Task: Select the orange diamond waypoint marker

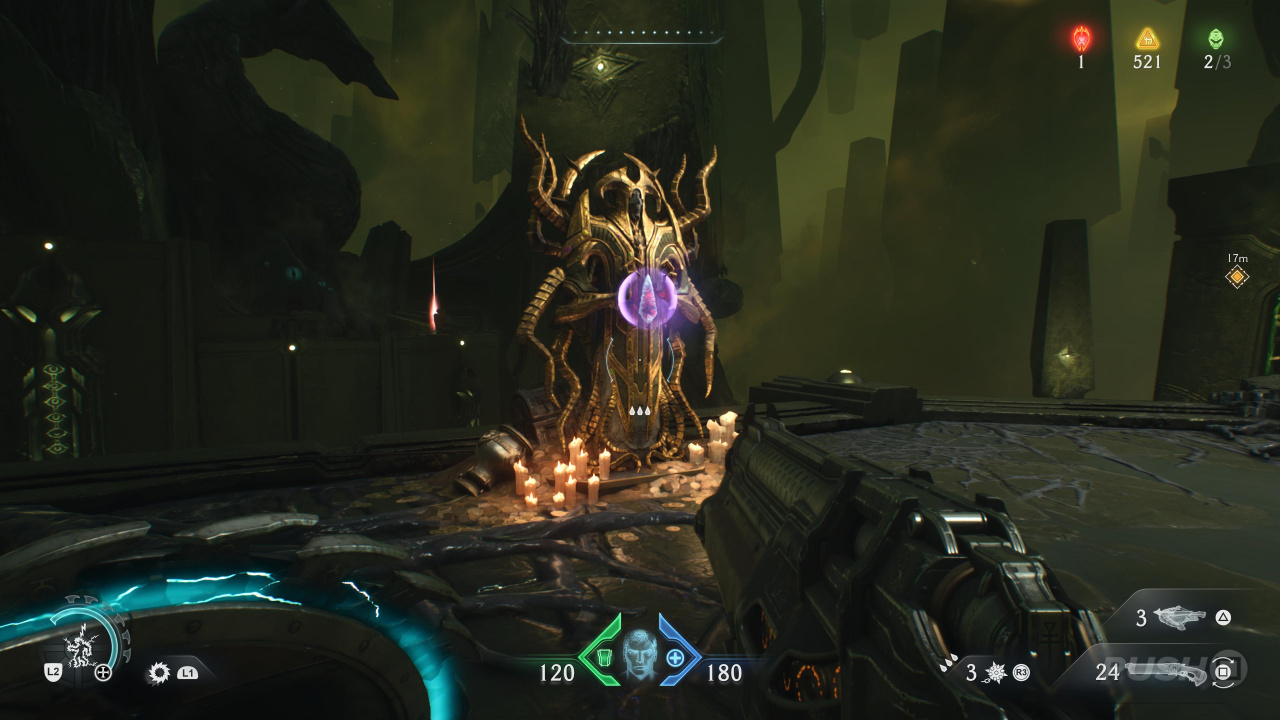Action: [x=1237, y=277]
